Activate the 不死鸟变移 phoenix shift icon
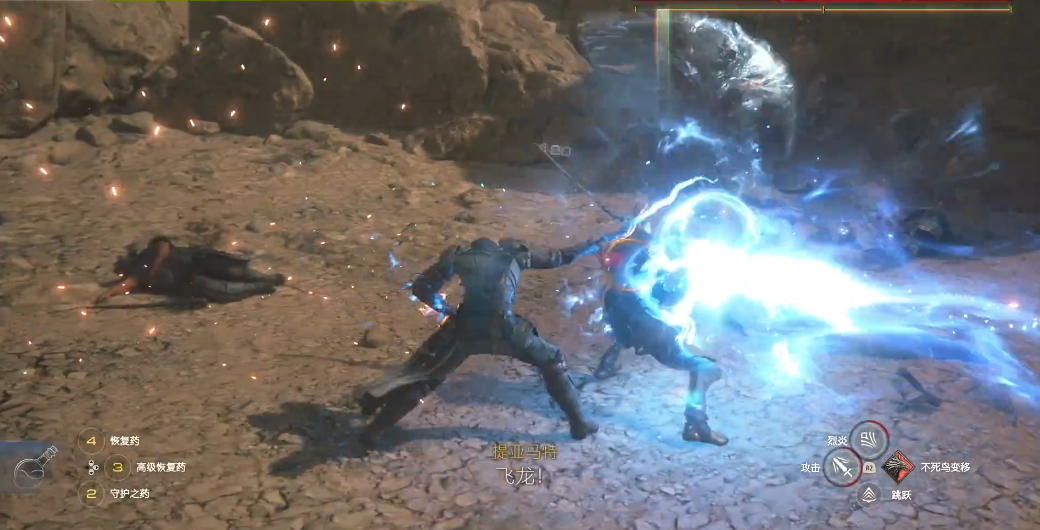Screen dimensions: 1040x530 click(x=897, y=466)
